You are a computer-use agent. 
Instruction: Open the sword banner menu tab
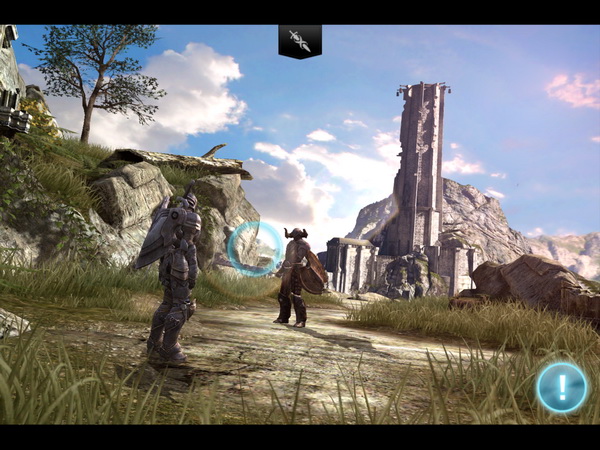pos(300,41)
